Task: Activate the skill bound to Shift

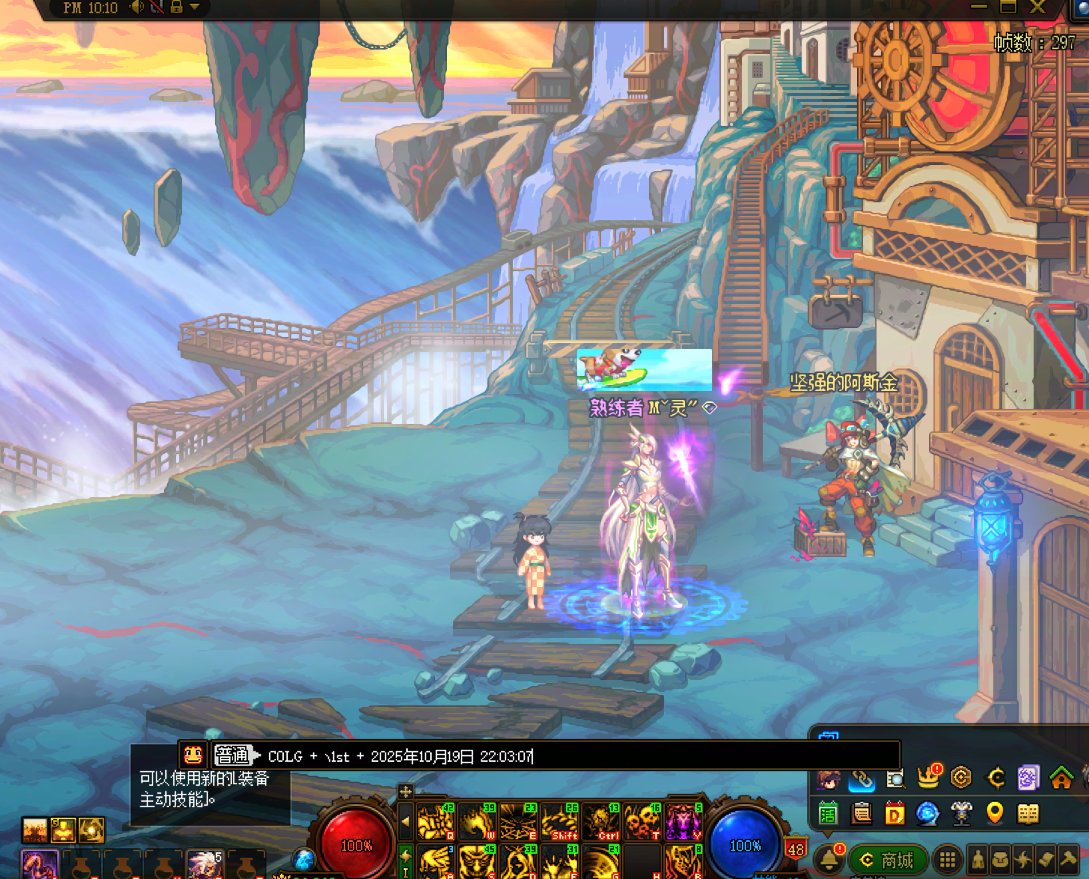Action: 565,821
